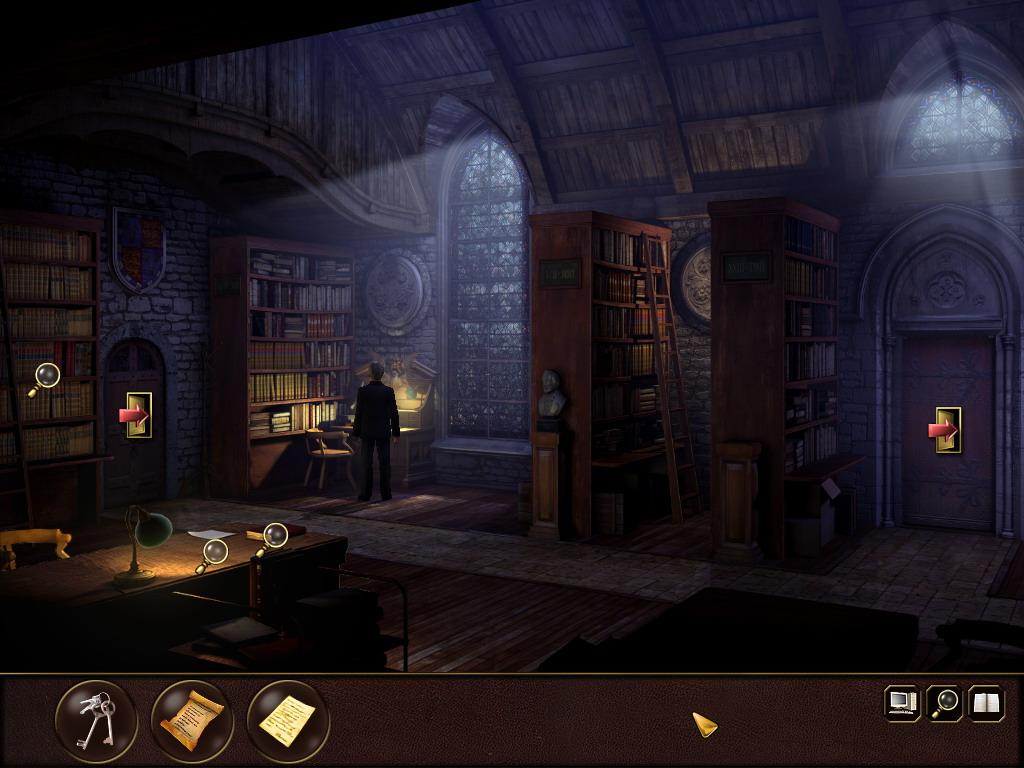
Task: Toggle the magnifying glass hotspot button in toolbar
Action: pyautogui.click(x=944, y=702)
